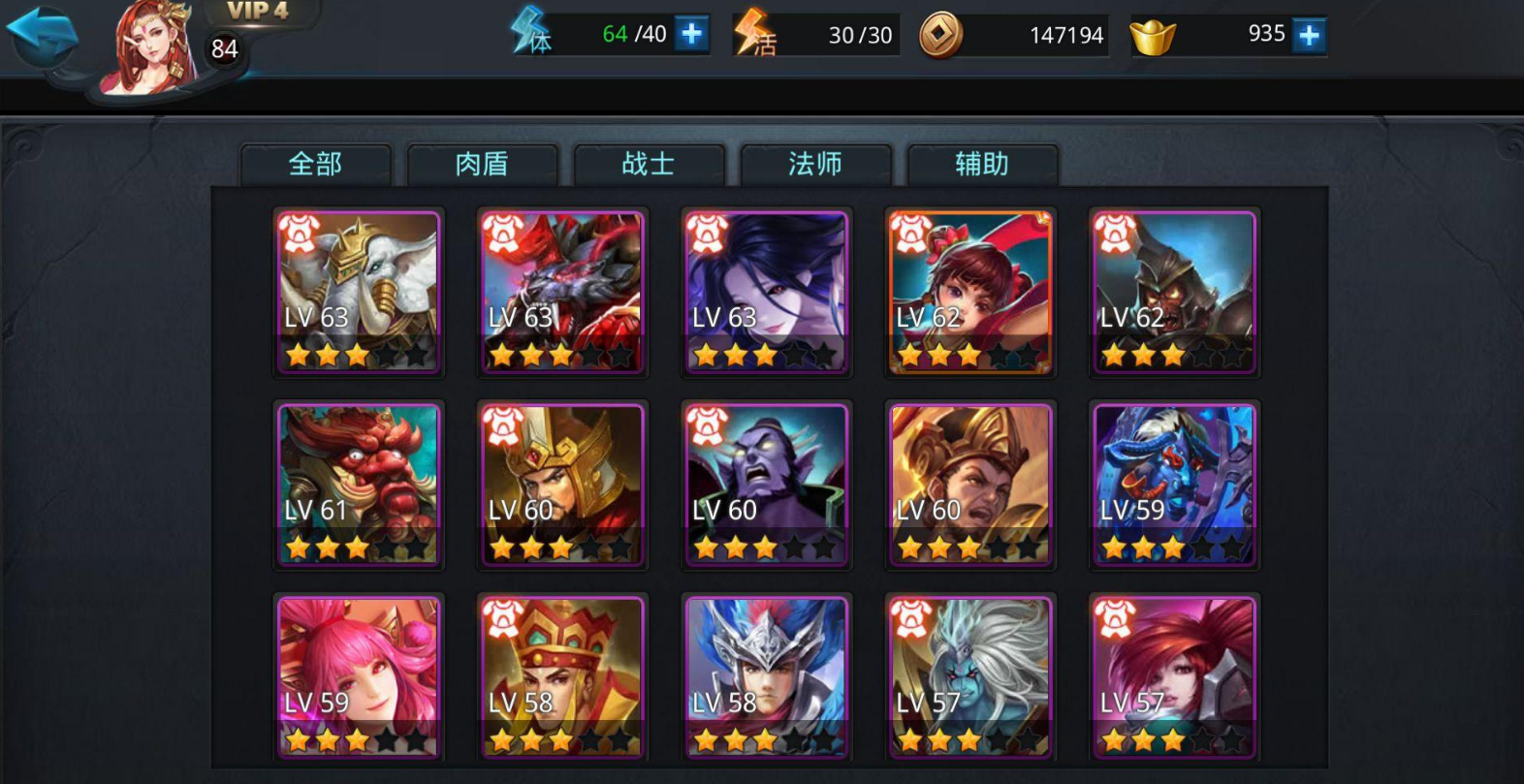1524x784 pixels.
Task: Switch to the 辅助 tab
Action: coord(982,164)
